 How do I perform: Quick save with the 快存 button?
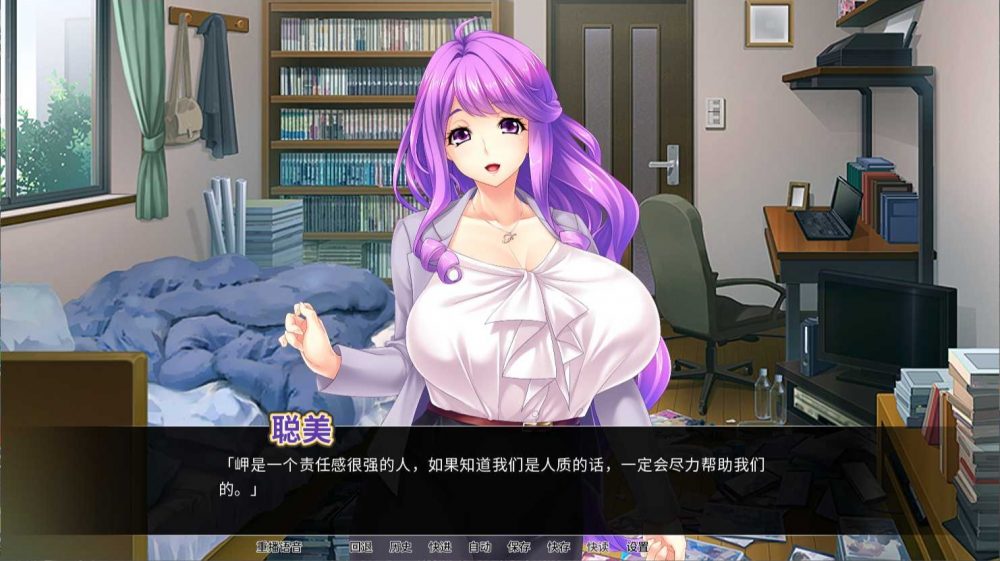(558, 547)
